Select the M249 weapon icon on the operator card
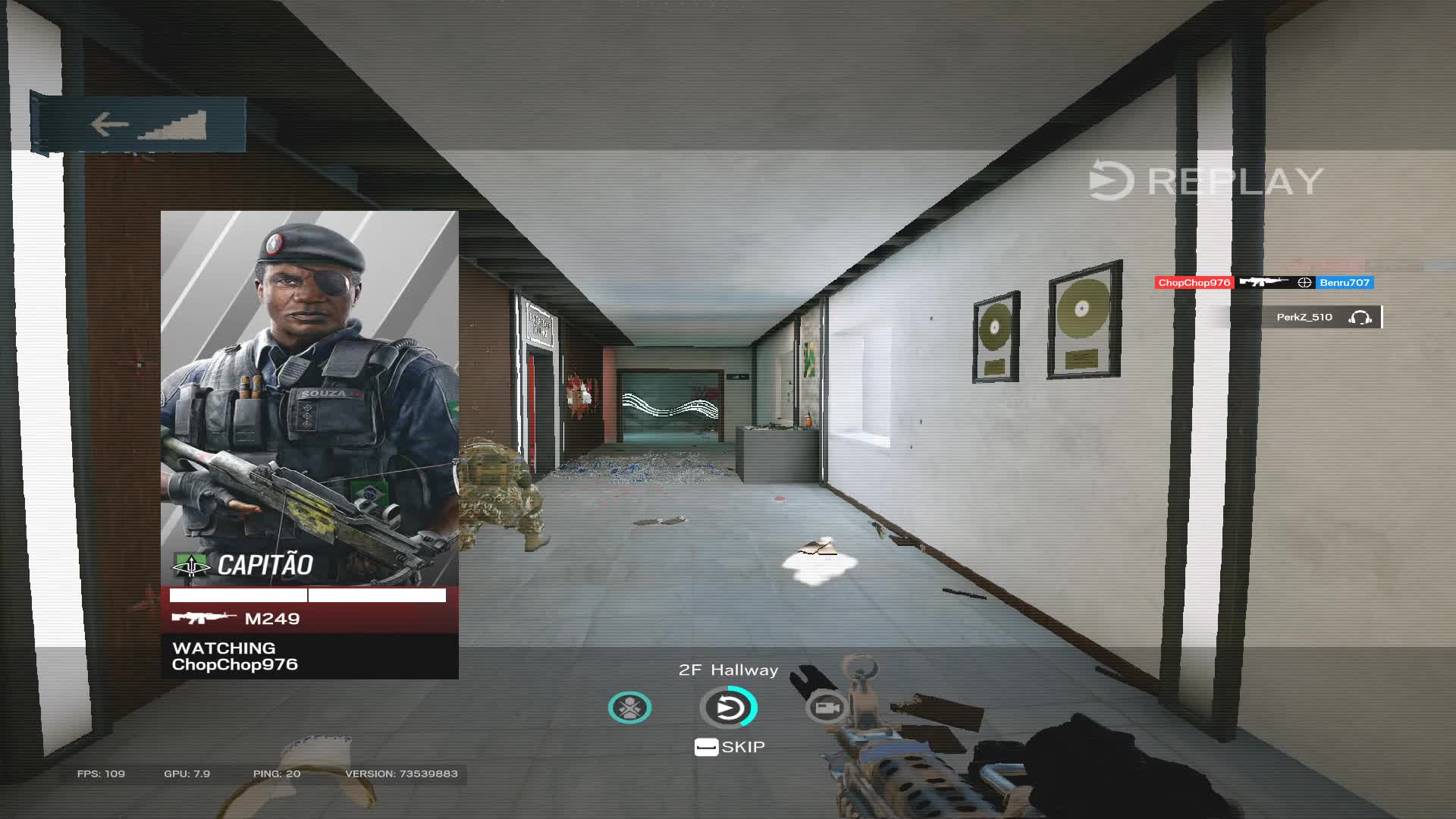Screen dimensions: 1456x819 tap(202, 619)
